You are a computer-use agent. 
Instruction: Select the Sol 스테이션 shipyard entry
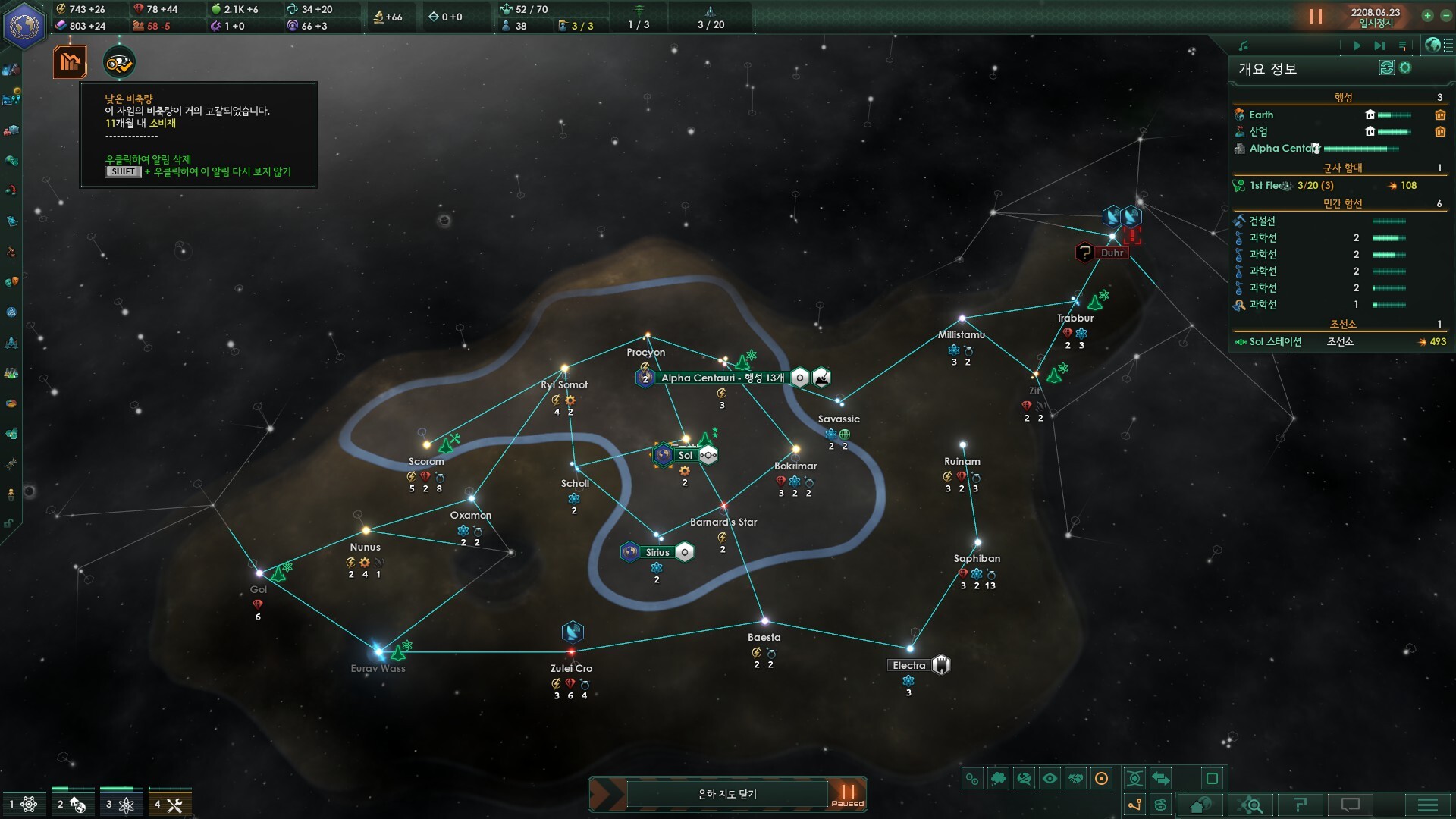(1276, 342)
